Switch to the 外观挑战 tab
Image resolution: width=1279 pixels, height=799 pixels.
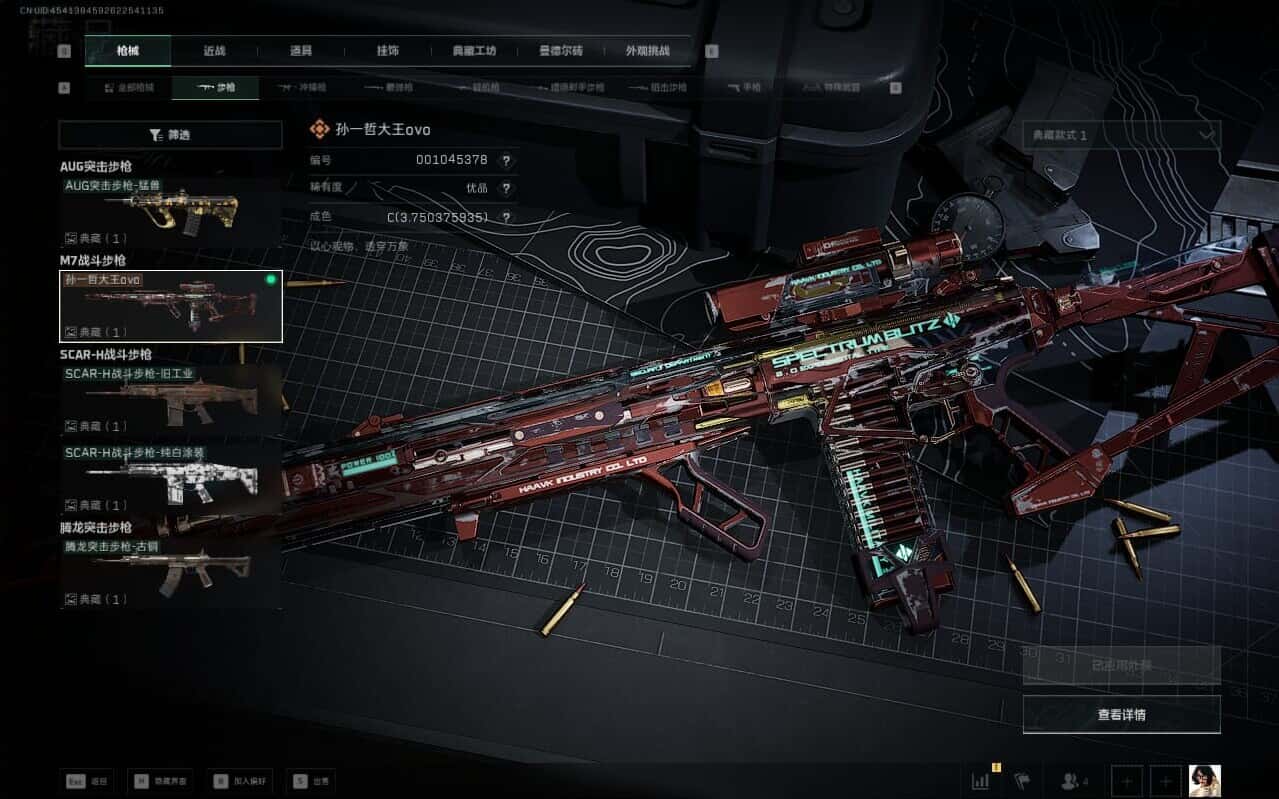click(x=647, y=51)
